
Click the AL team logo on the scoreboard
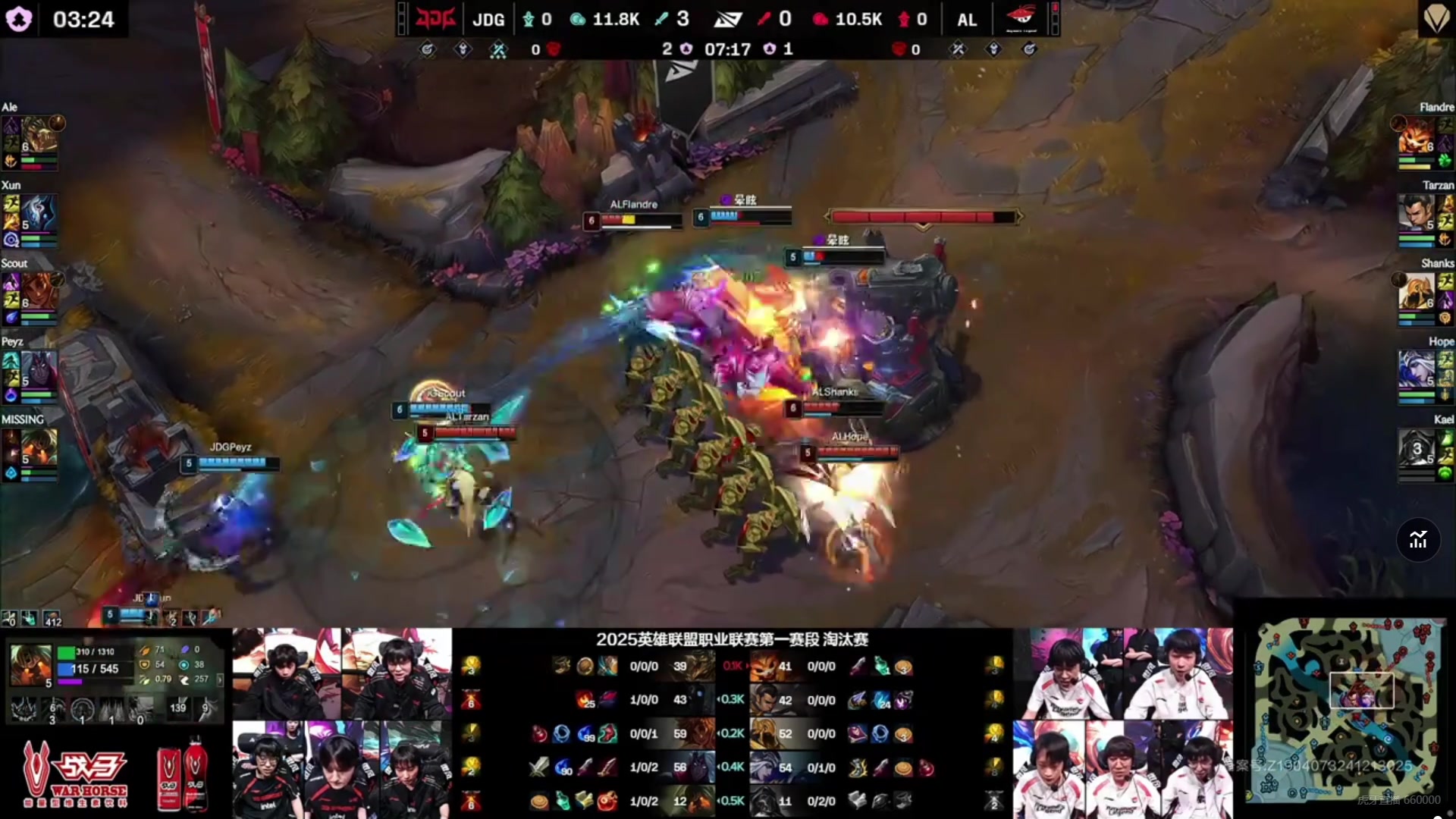tap(1021, 19)
